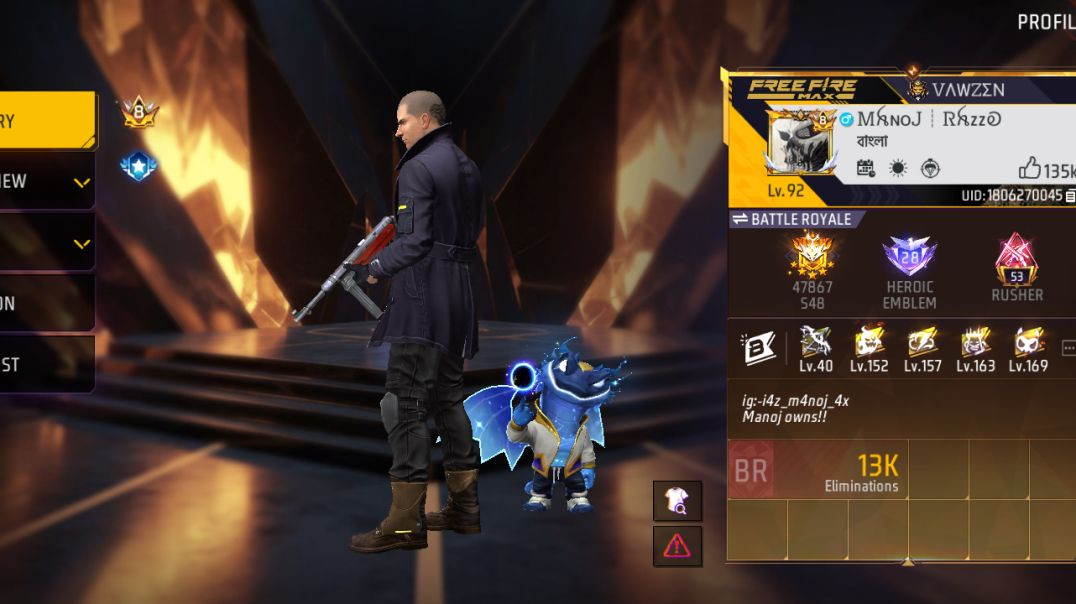Inspect the Heroic Emblem badge
The width and height of the screenshot is (1076, 604).
point(909,259)
